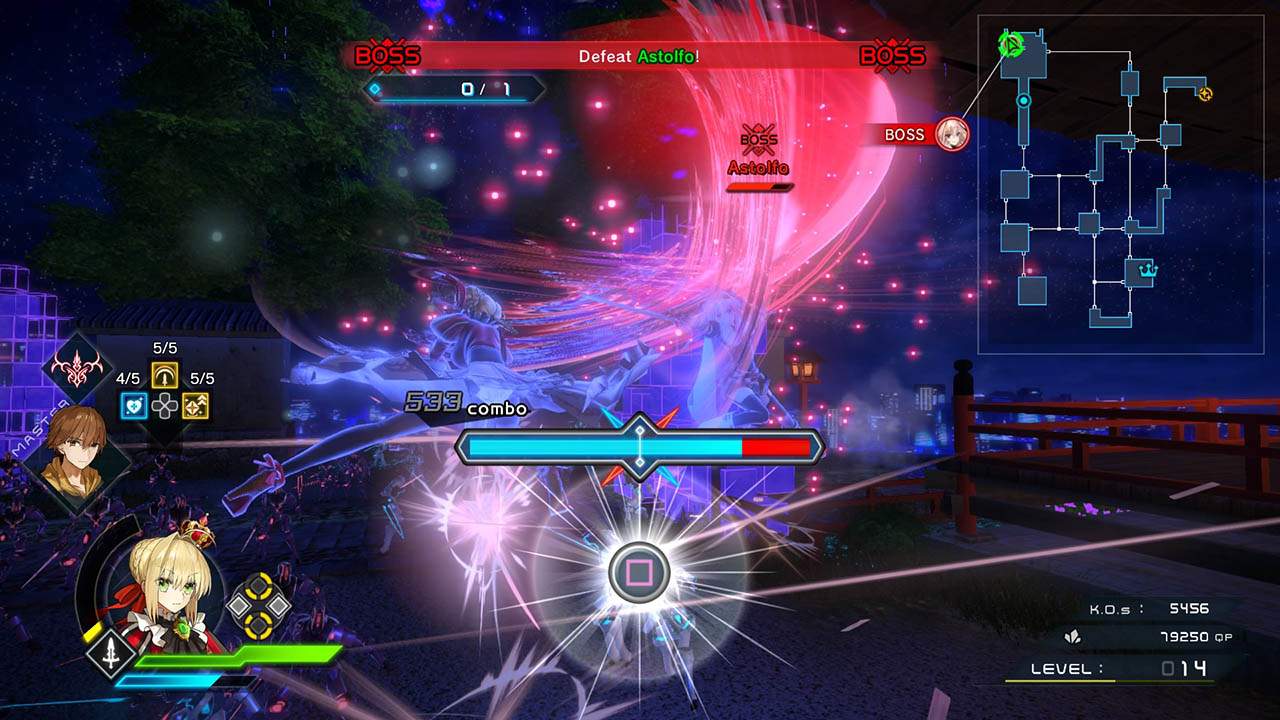
Task: Click the red Command Seal emblem
Action: 77,369
